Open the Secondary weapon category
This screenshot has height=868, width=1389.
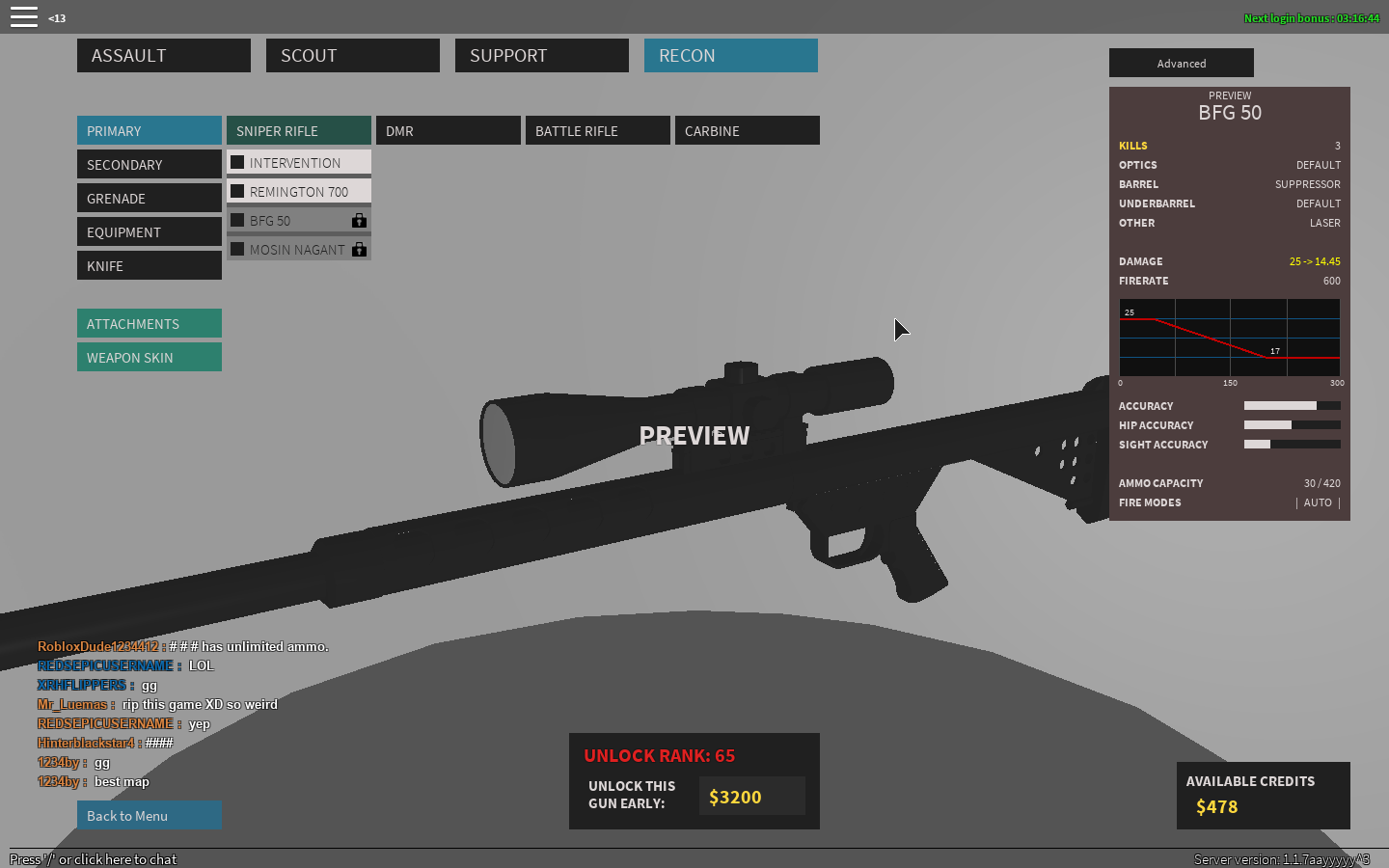[x=149, y=165]
